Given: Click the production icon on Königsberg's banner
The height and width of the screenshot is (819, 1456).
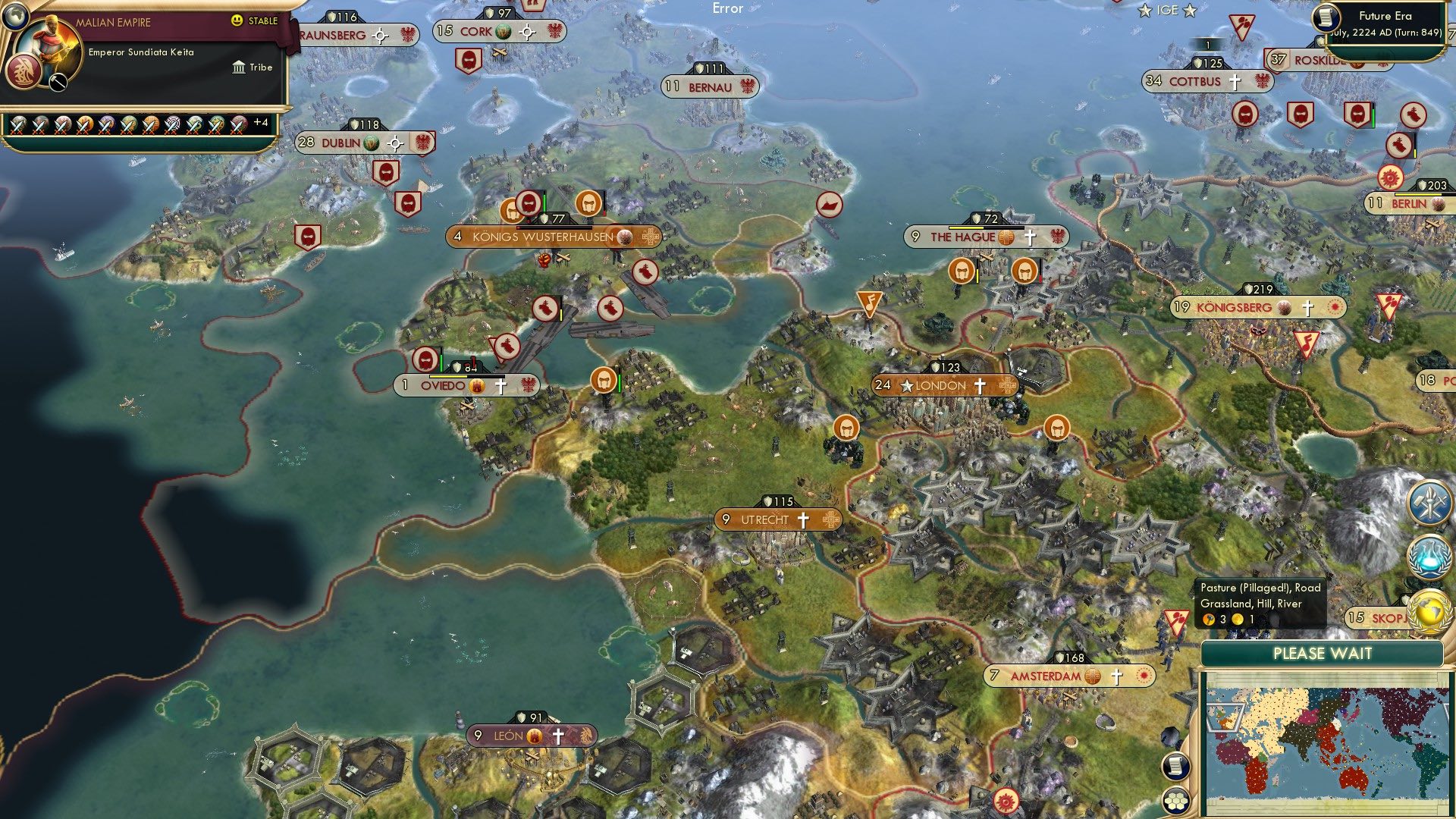Looking at the screenshot, I should [x=1282, y=308].
